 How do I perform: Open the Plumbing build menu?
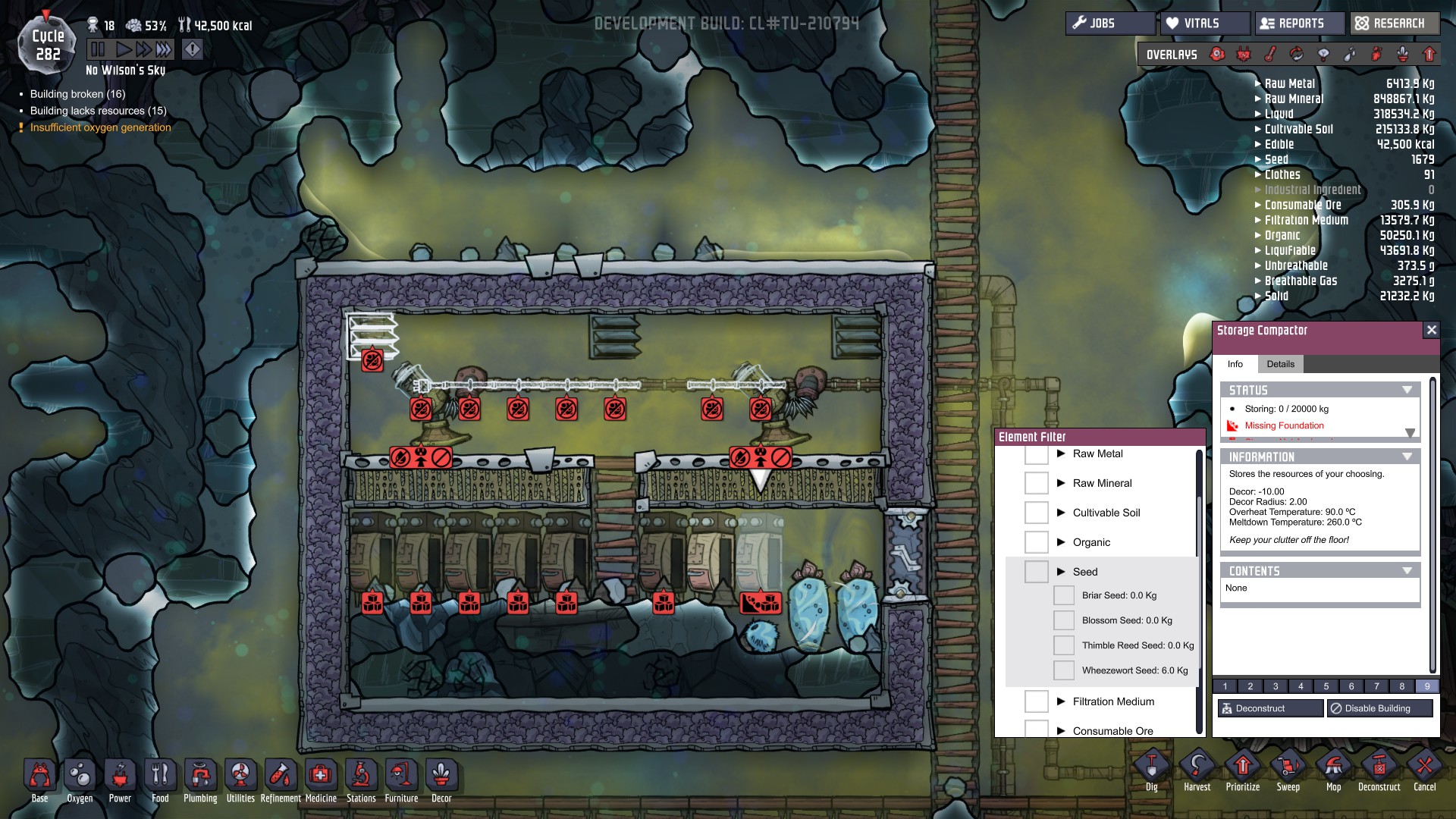200,779
